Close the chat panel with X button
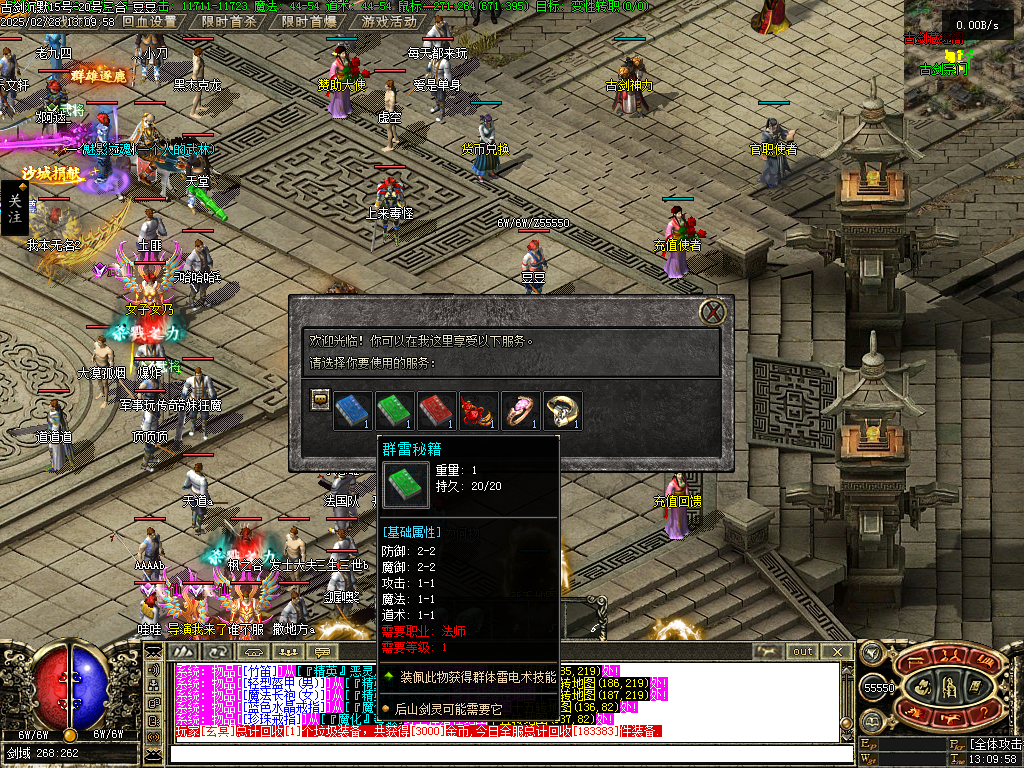Screen dimensions: 1024x768 click(838, 651)
